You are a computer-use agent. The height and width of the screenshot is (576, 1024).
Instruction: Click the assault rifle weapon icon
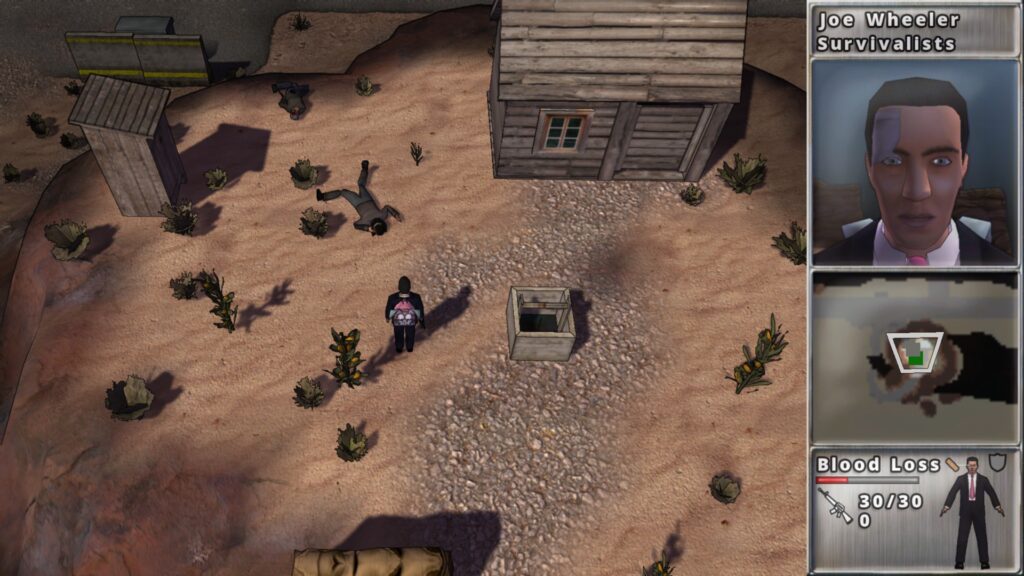coord(835,506)
